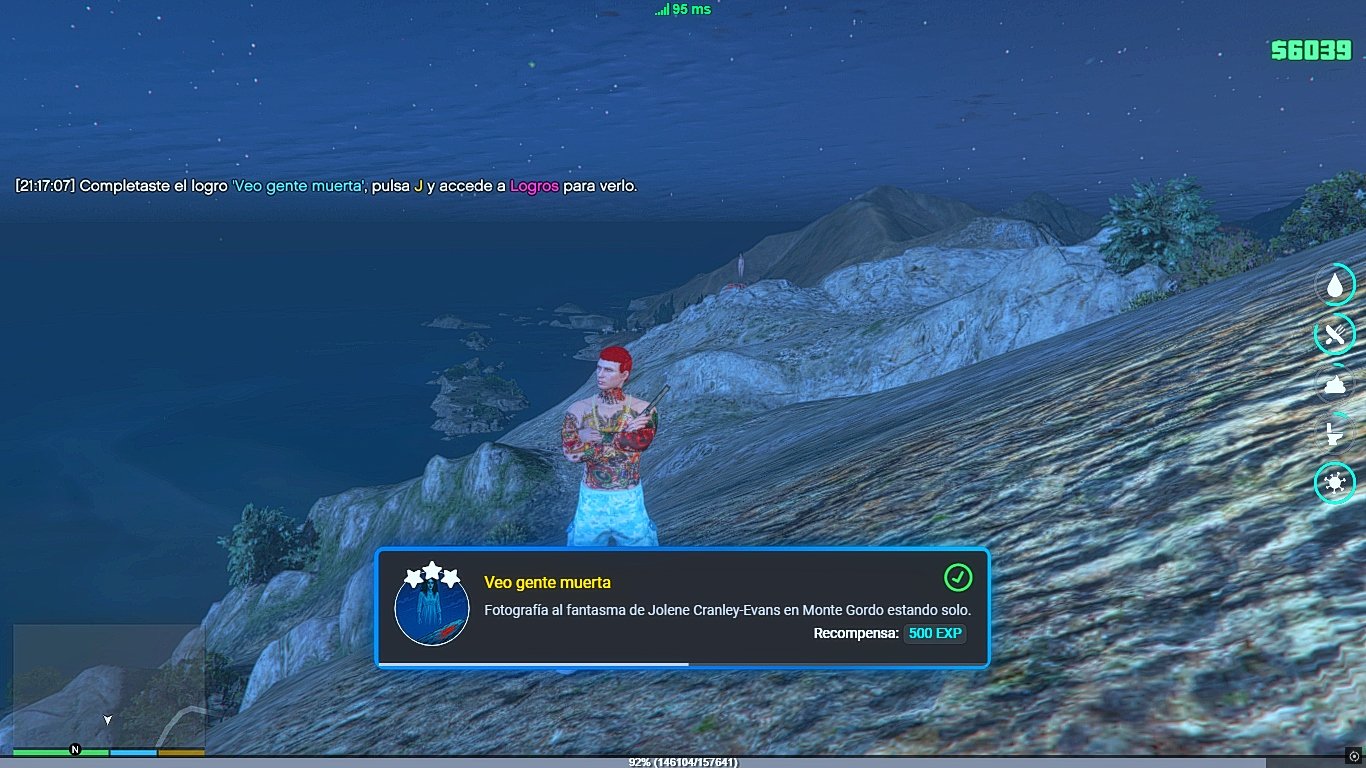Open the virus disease status icon

click(1335, 484)
